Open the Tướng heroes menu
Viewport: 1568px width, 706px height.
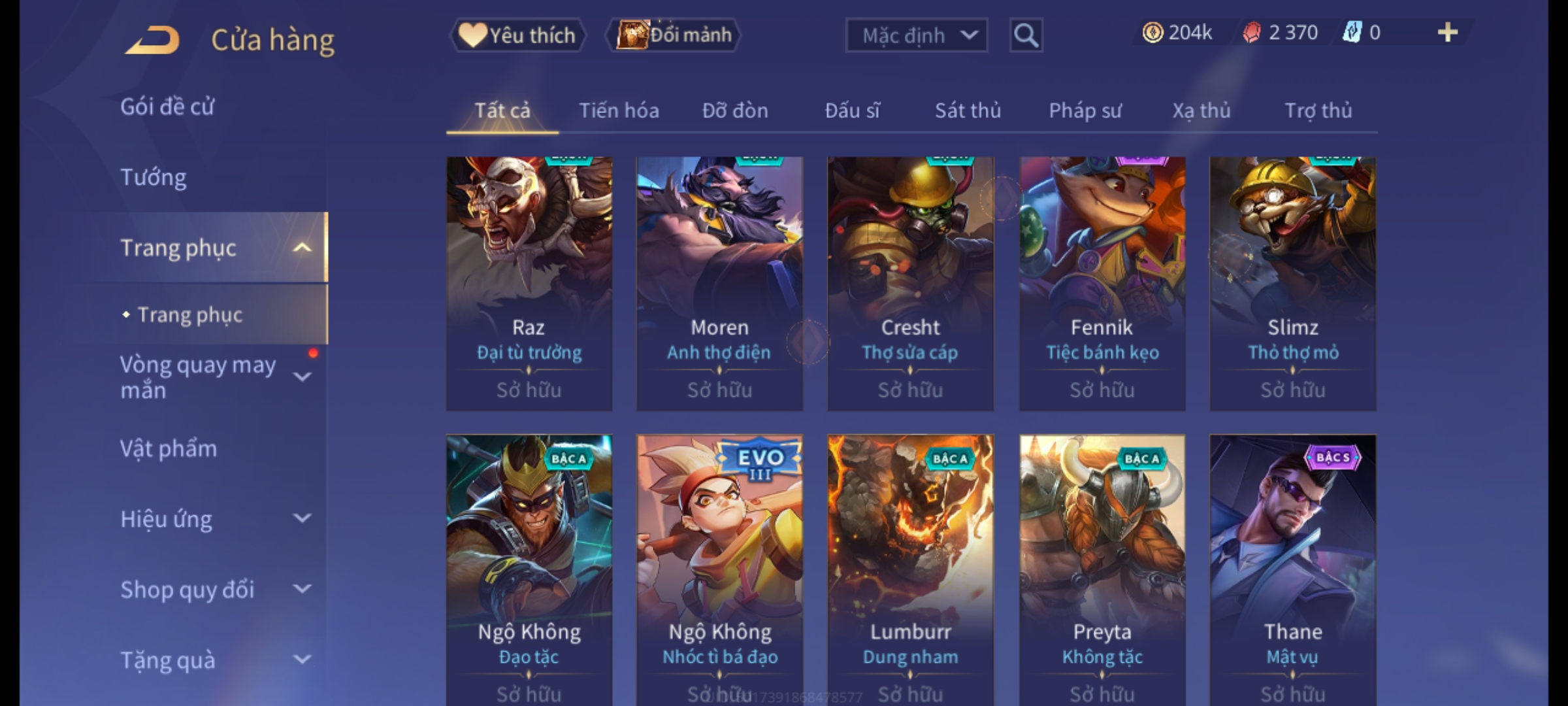pos(154,177)
